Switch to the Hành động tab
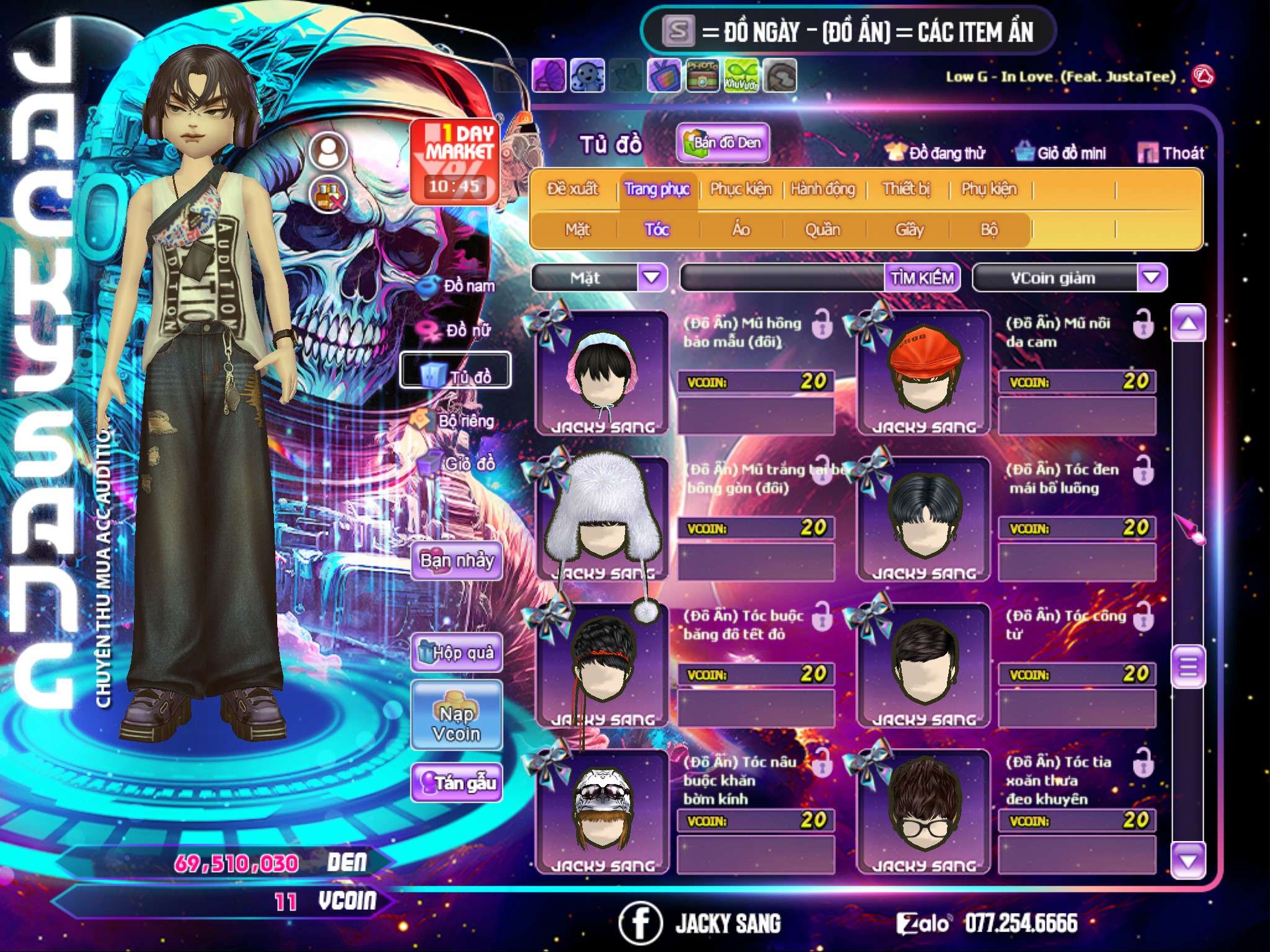Viewport: 1270px width, 952px height. [822, 189]
